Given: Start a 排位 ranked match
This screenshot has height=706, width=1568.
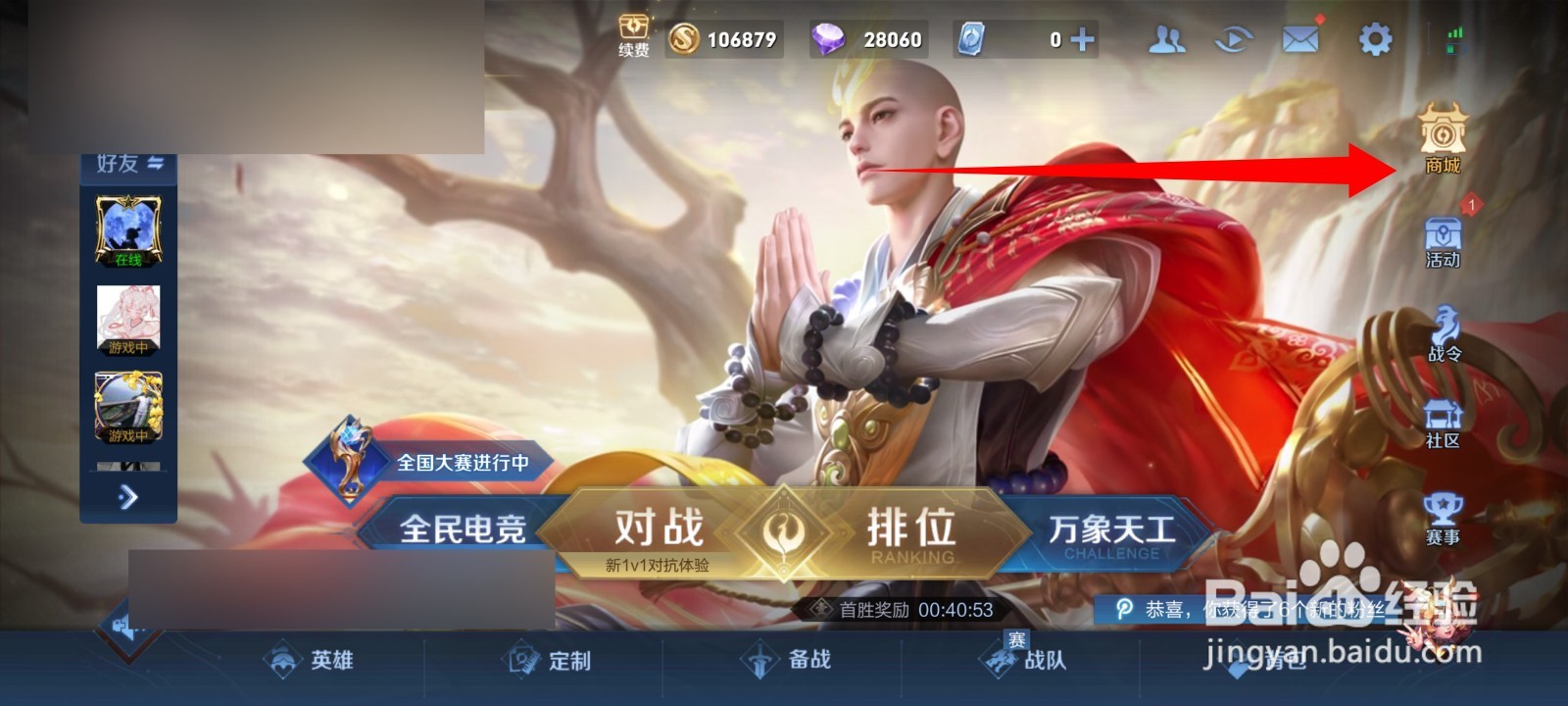Looking at the screenshot, I should 911,529.
